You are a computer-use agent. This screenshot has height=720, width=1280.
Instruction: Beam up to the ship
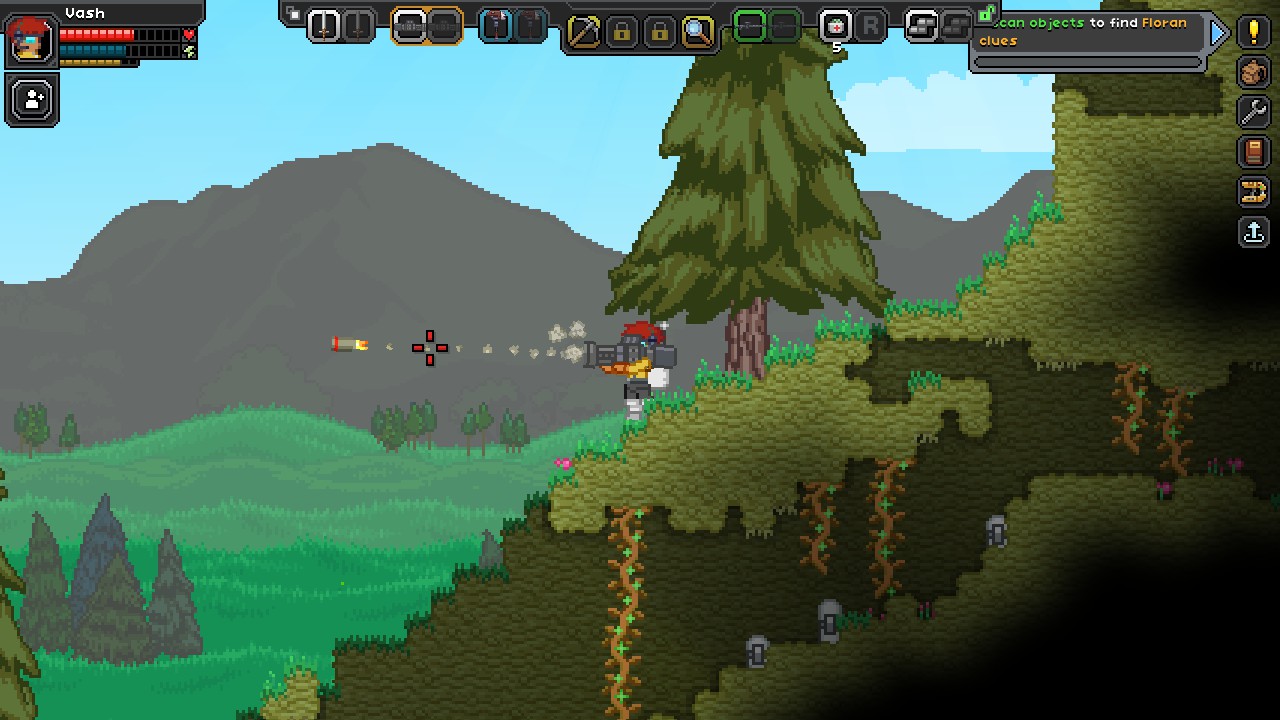coord(1254,232)
